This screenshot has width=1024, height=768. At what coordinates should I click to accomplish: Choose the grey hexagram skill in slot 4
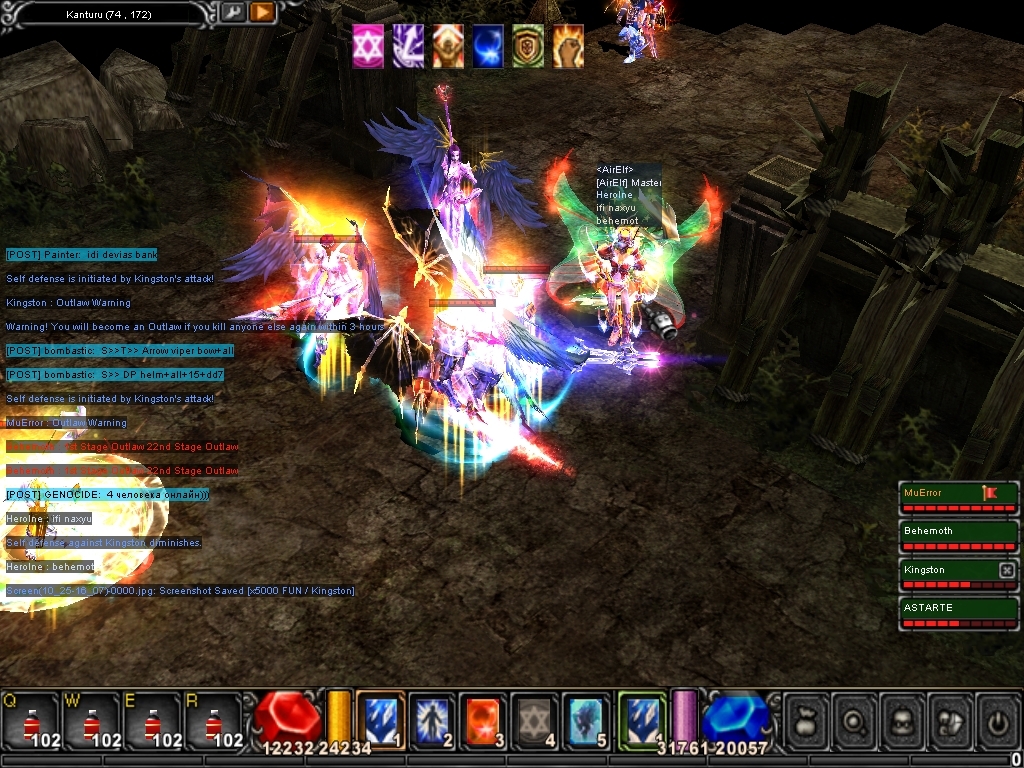pyautogui.click(x=535, y=720)
